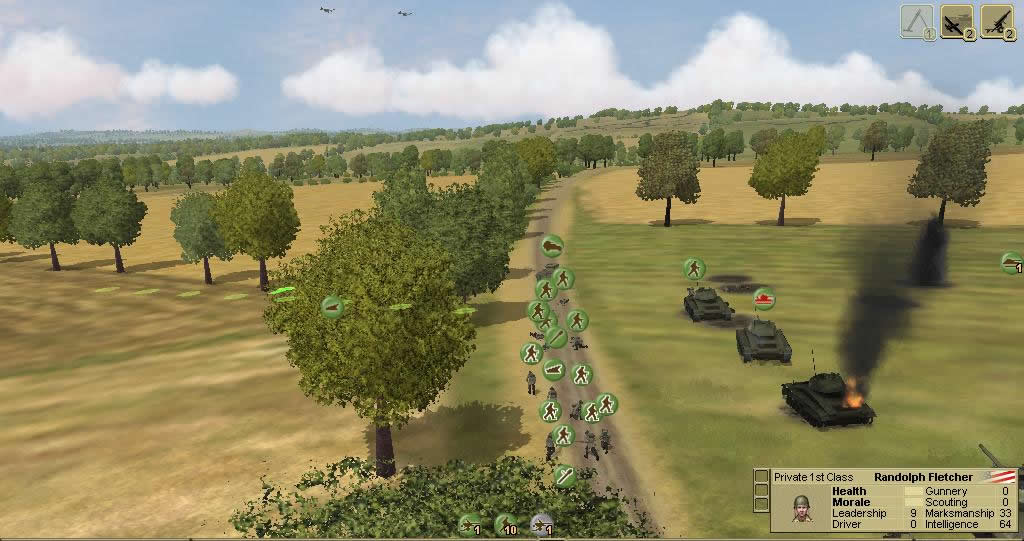1024x541 pixels.
Task: Select the green group icon numbered 10
Action: tap(506, 523)
